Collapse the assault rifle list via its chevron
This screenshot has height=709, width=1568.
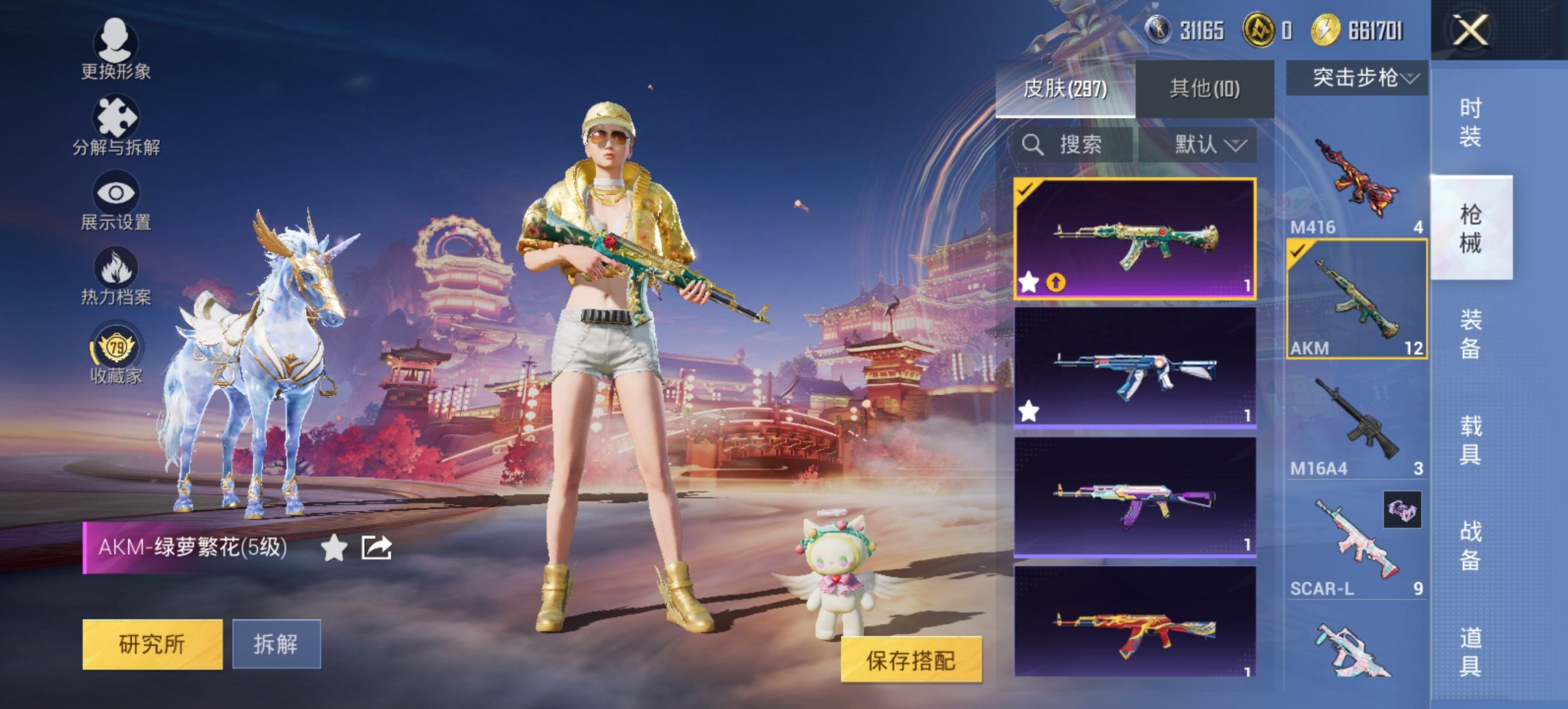pos(1409,79)
